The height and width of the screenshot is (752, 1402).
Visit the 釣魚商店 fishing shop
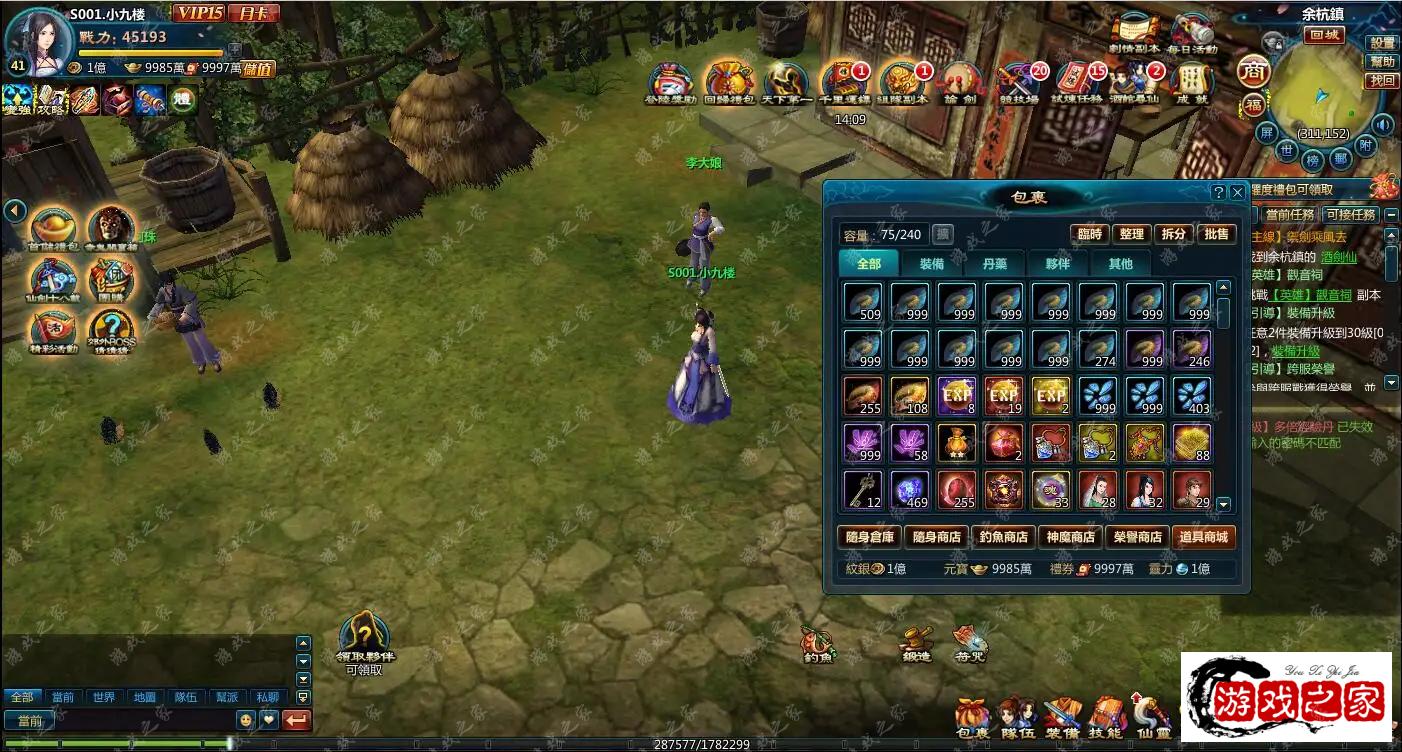click(1003, 537)
